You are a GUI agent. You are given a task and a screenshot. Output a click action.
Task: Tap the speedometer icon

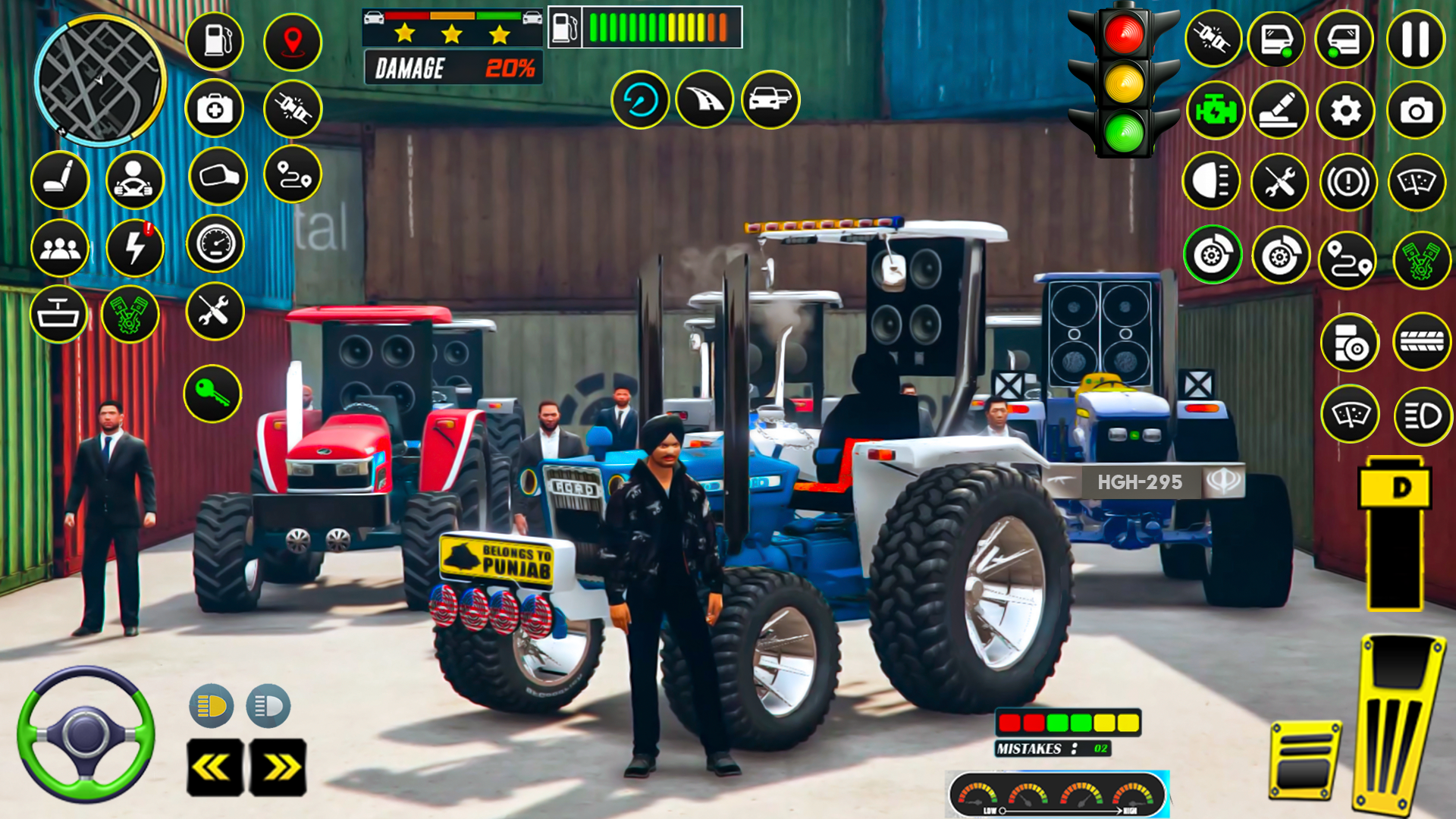coord(213,243)
